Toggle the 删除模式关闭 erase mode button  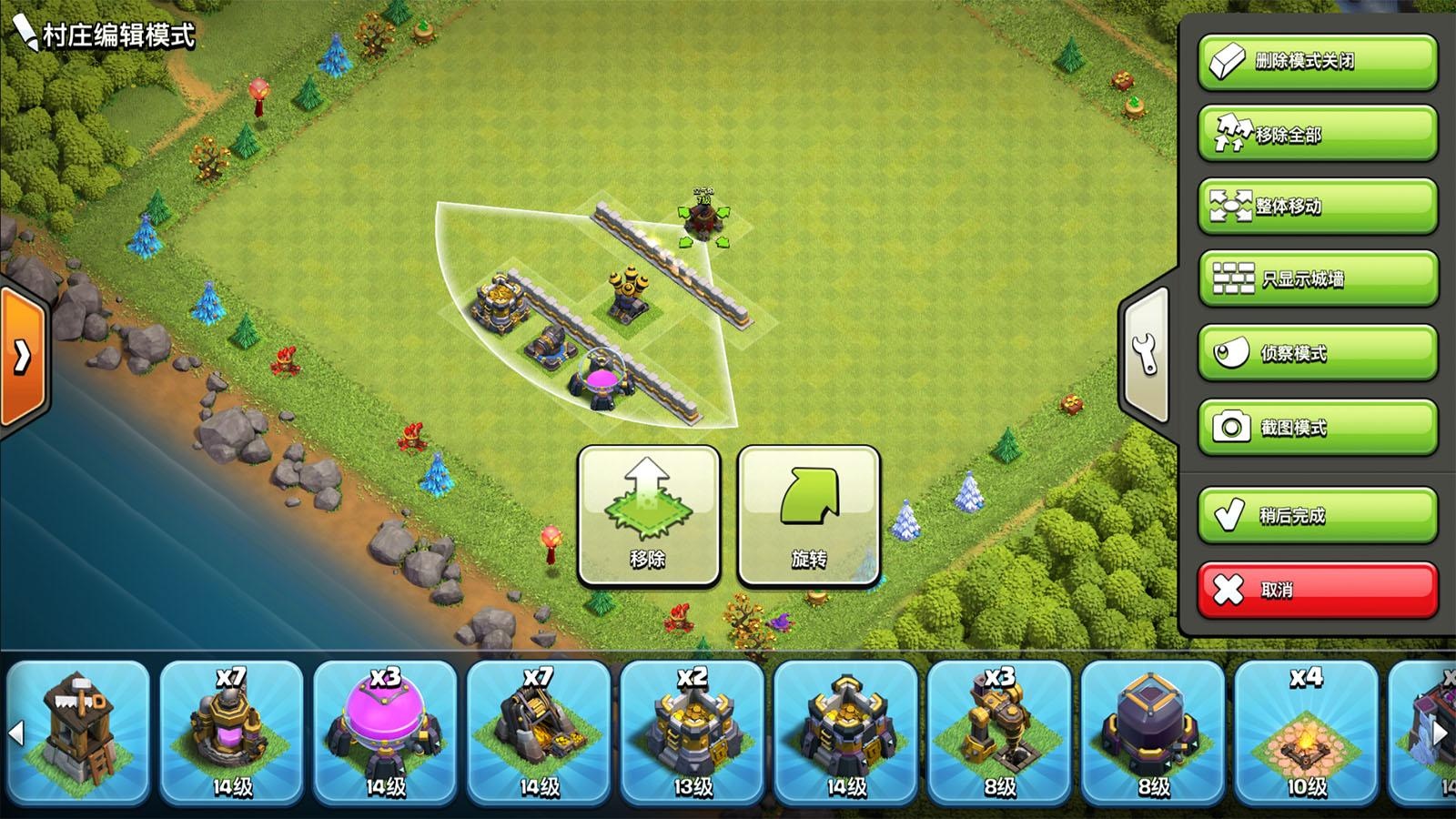click(1317, 62)
